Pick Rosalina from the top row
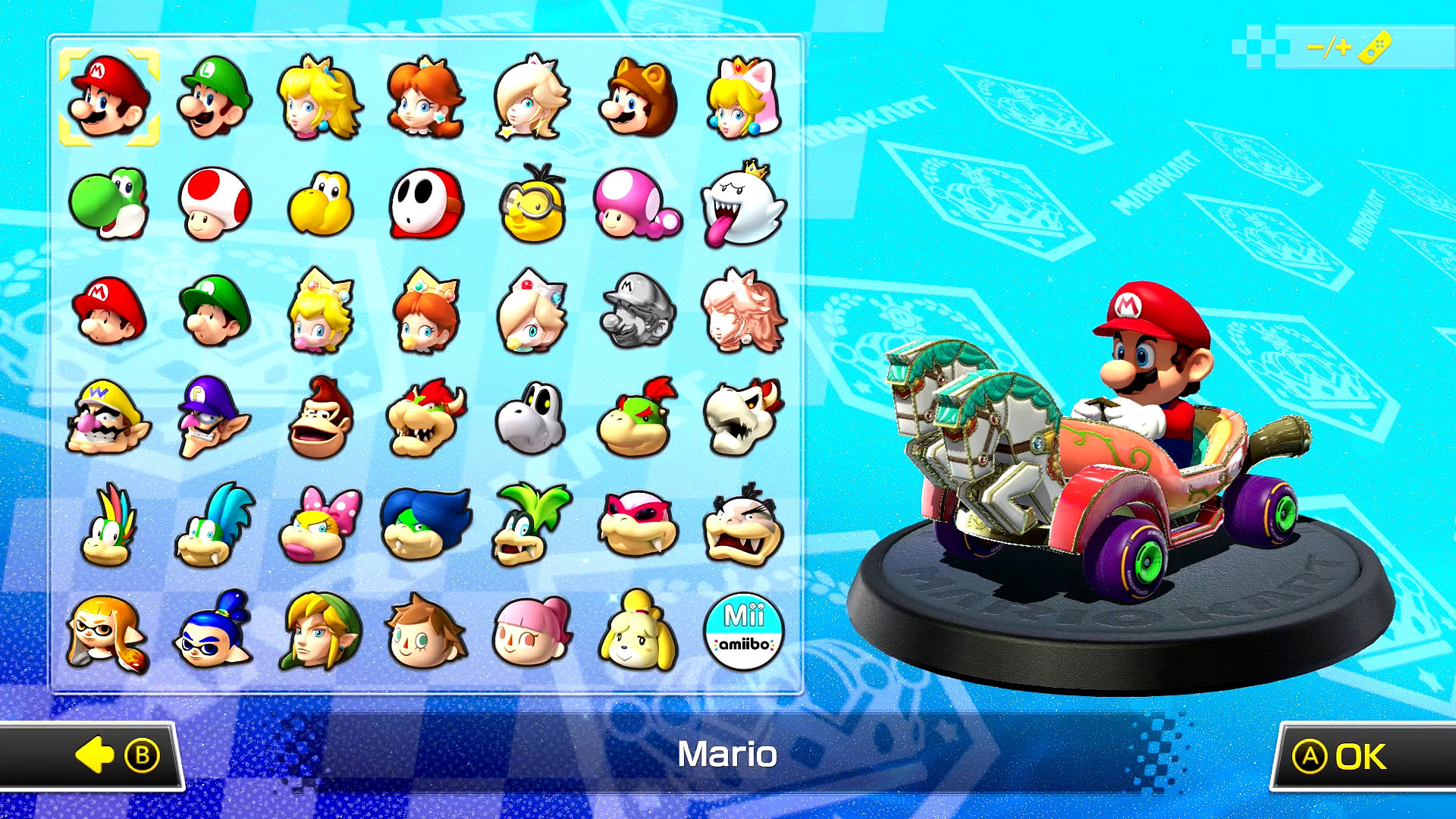 [533, 99]
